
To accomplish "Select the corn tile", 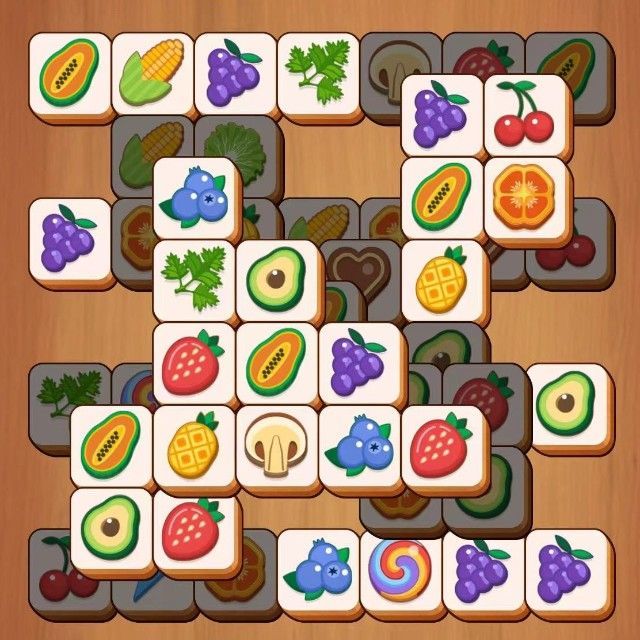I will click(x=152, y=71).
